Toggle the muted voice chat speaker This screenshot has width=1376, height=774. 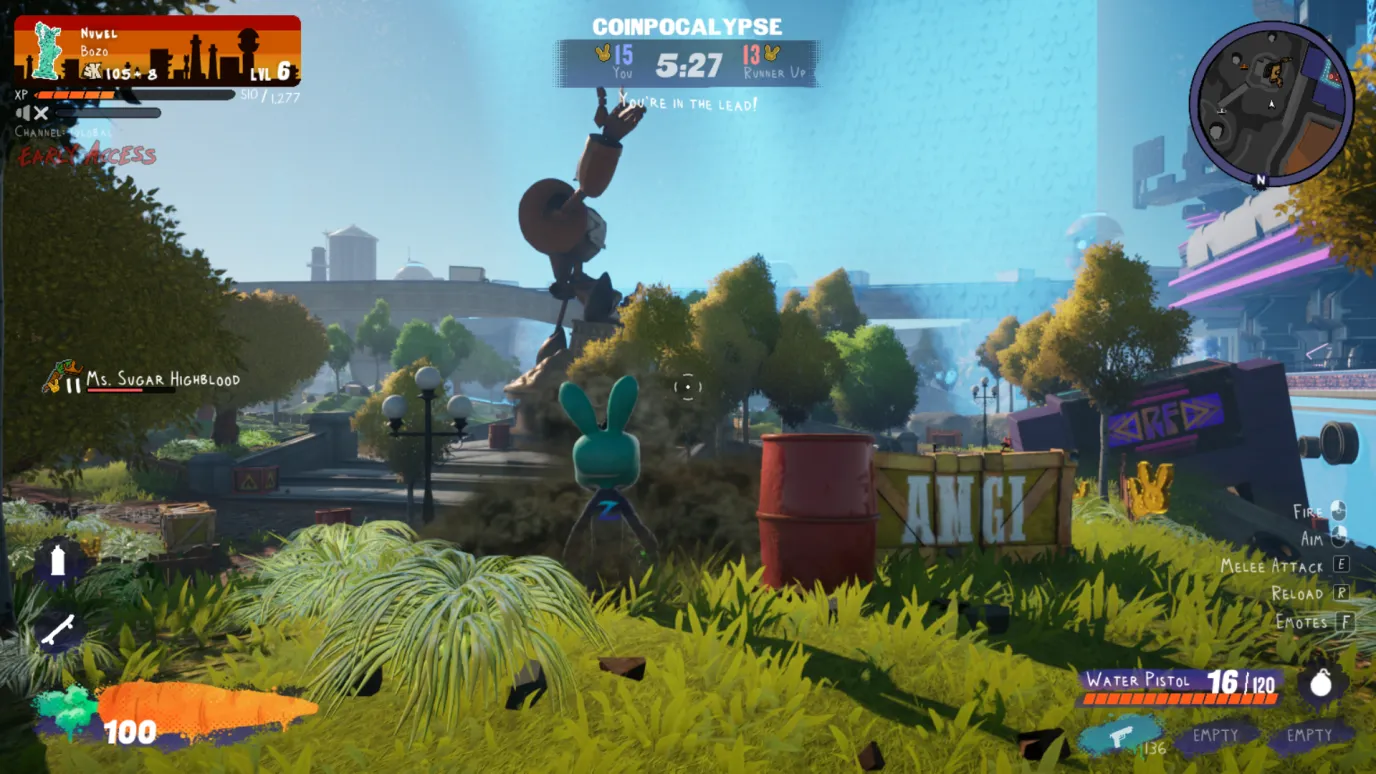(32, 113)
